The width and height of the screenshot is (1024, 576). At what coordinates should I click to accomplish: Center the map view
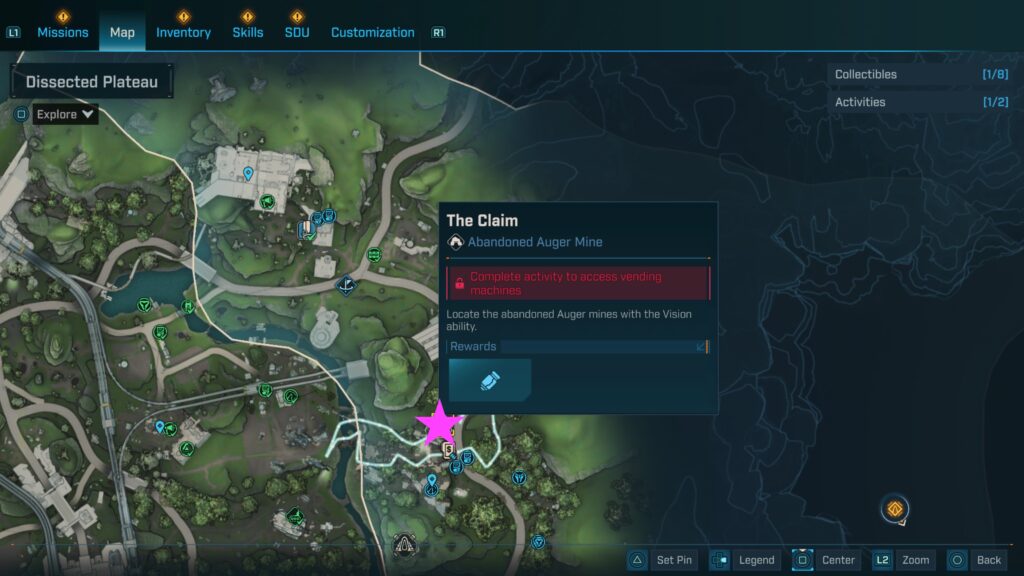[825, 560]
